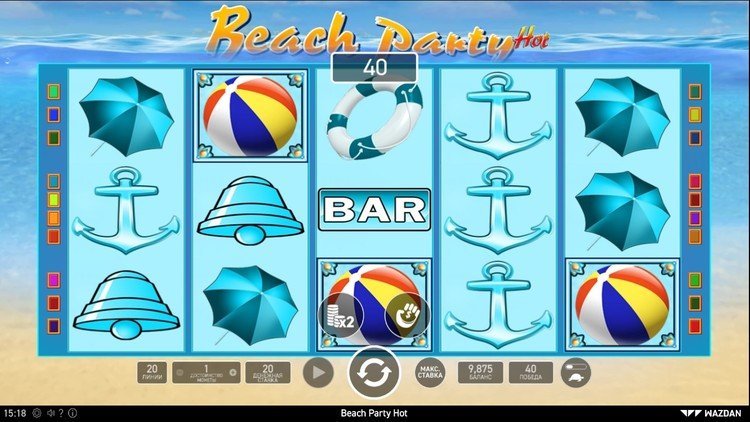The width and height of the screenshot is (750, 422).
Task: Mute sound with the speaker icon
Action: [49, 413]
